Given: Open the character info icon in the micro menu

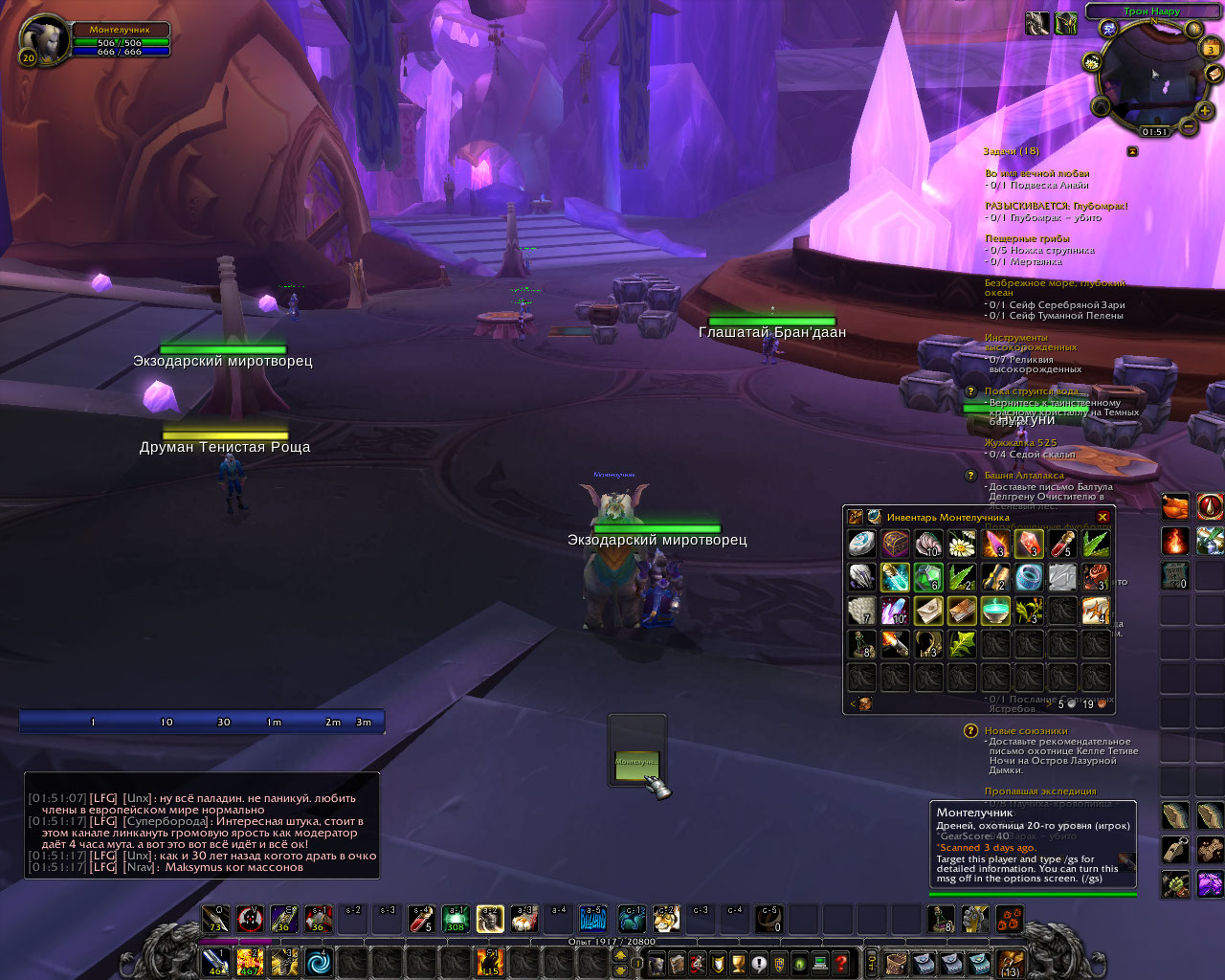Looking at the screenshot, I should 657,963.
